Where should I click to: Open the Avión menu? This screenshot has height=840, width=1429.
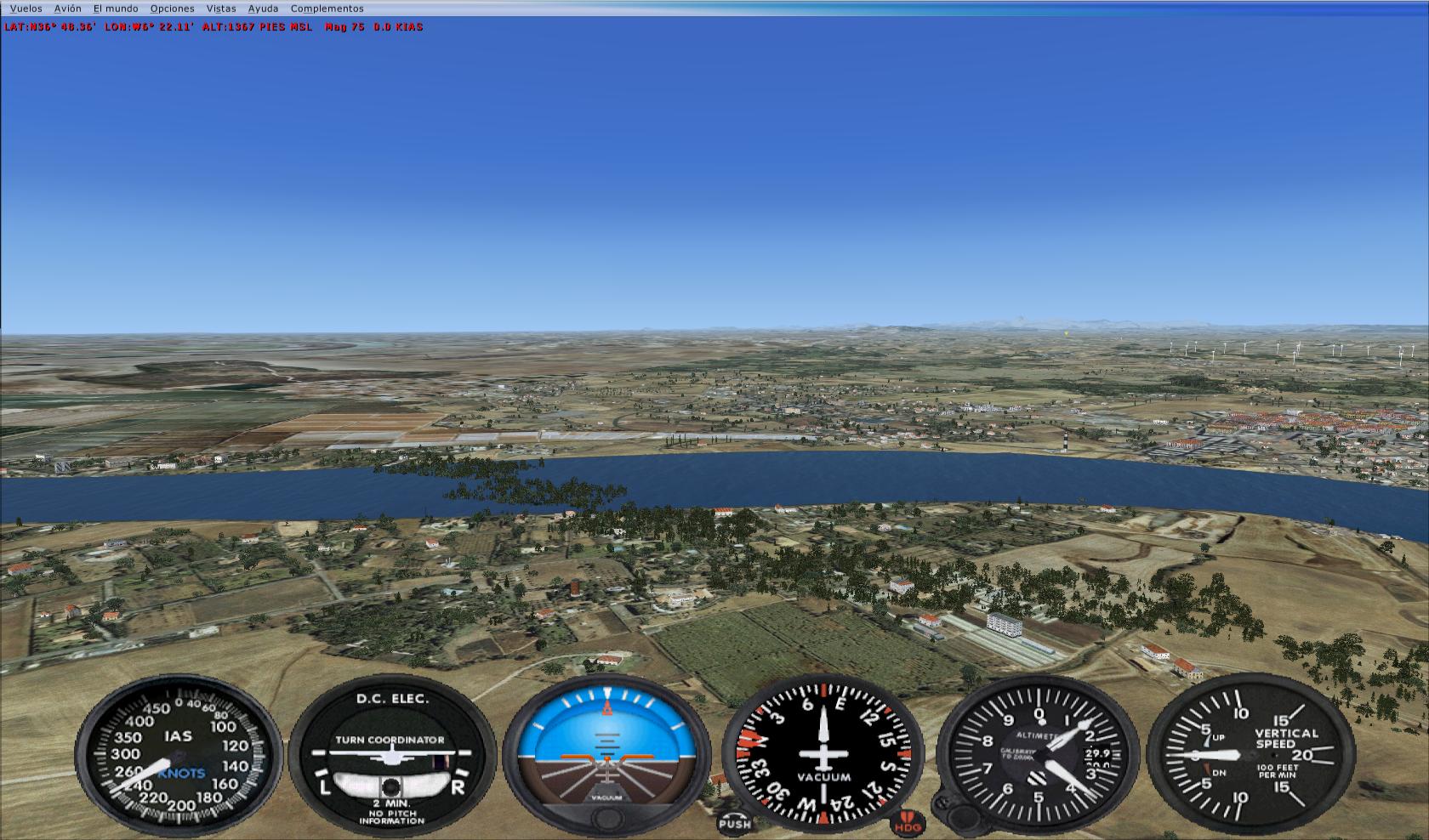pos(68,9)
